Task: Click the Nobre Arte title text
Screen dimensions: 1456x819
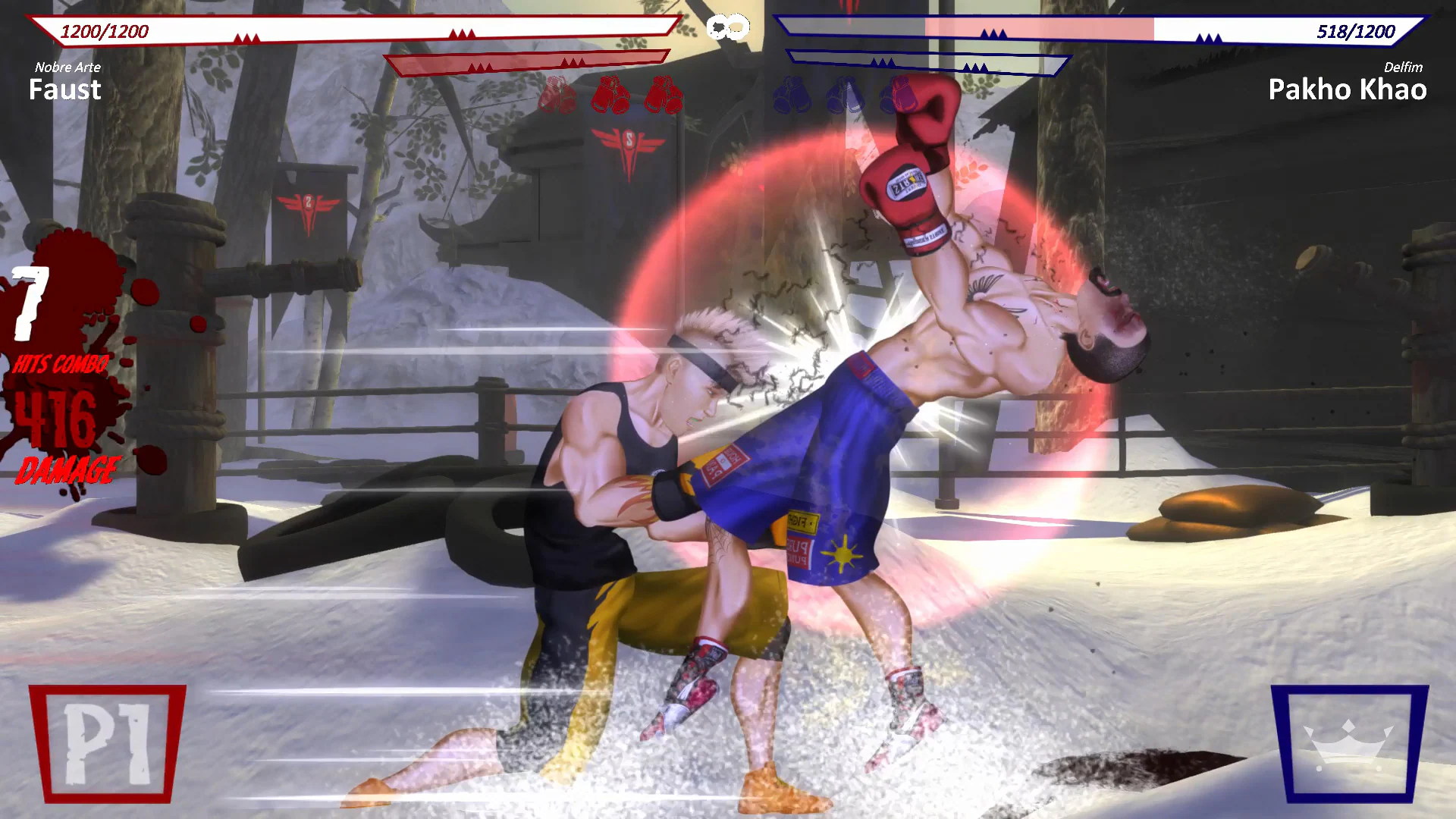Action: [x=67, y=67]
